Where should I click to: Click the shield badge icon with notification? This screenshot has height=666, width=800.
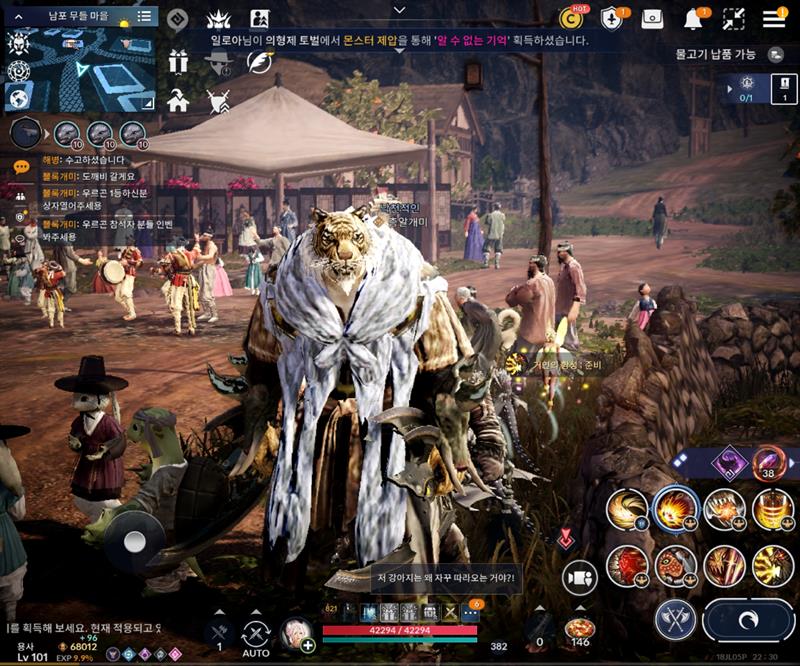coord(611,18)
